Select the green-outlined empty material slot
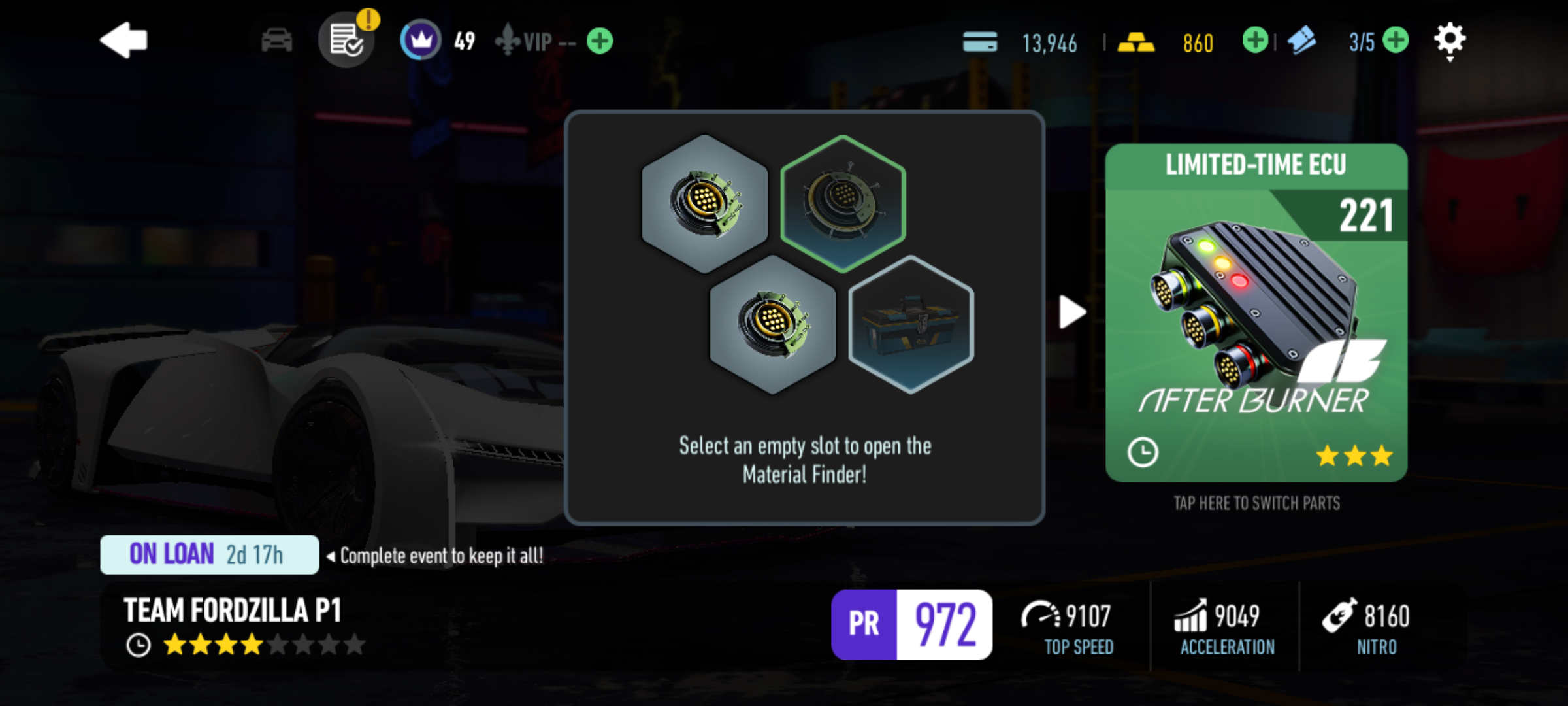The image size is (1568, 706). pyautogui.click(x=843, y=203)
